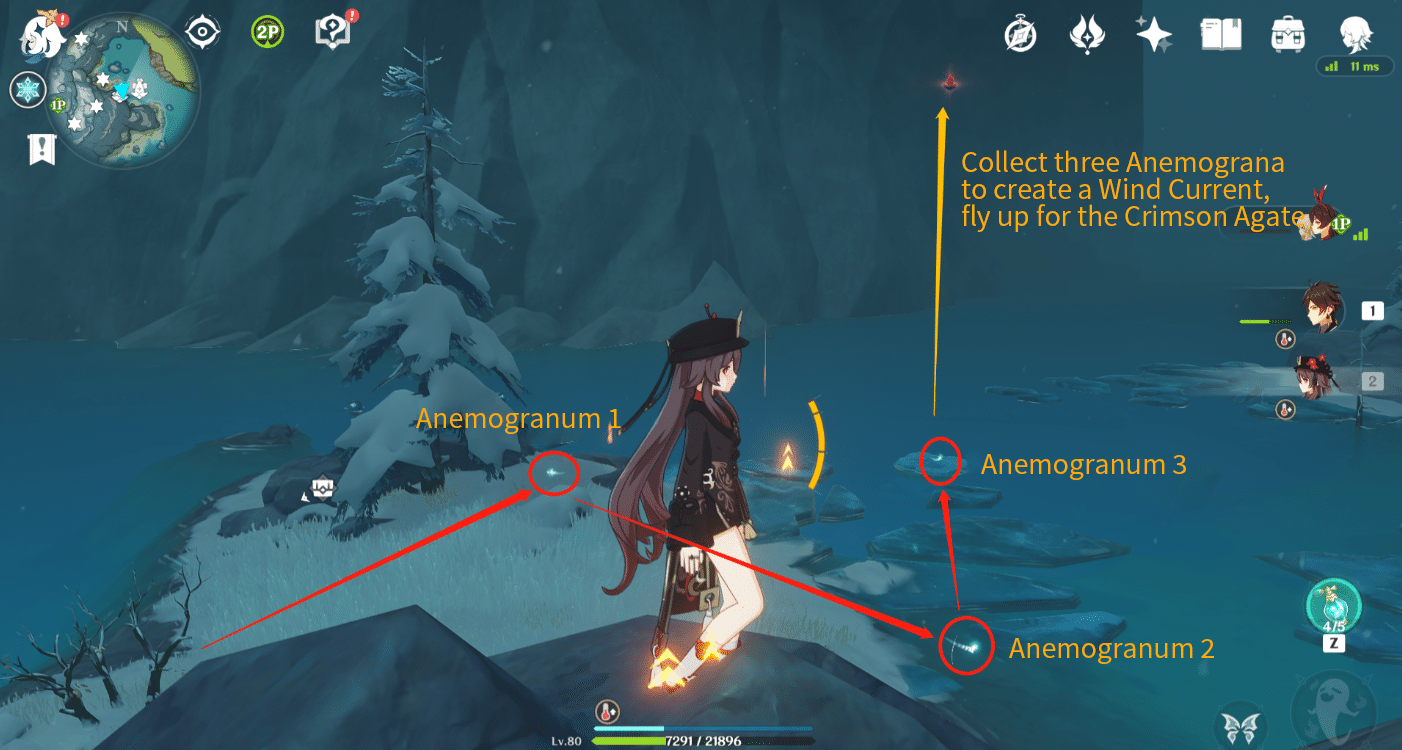Select the Sheer Cold snowflake gauge
Screen dimensions: 1402x750
[x=27, y=90]
